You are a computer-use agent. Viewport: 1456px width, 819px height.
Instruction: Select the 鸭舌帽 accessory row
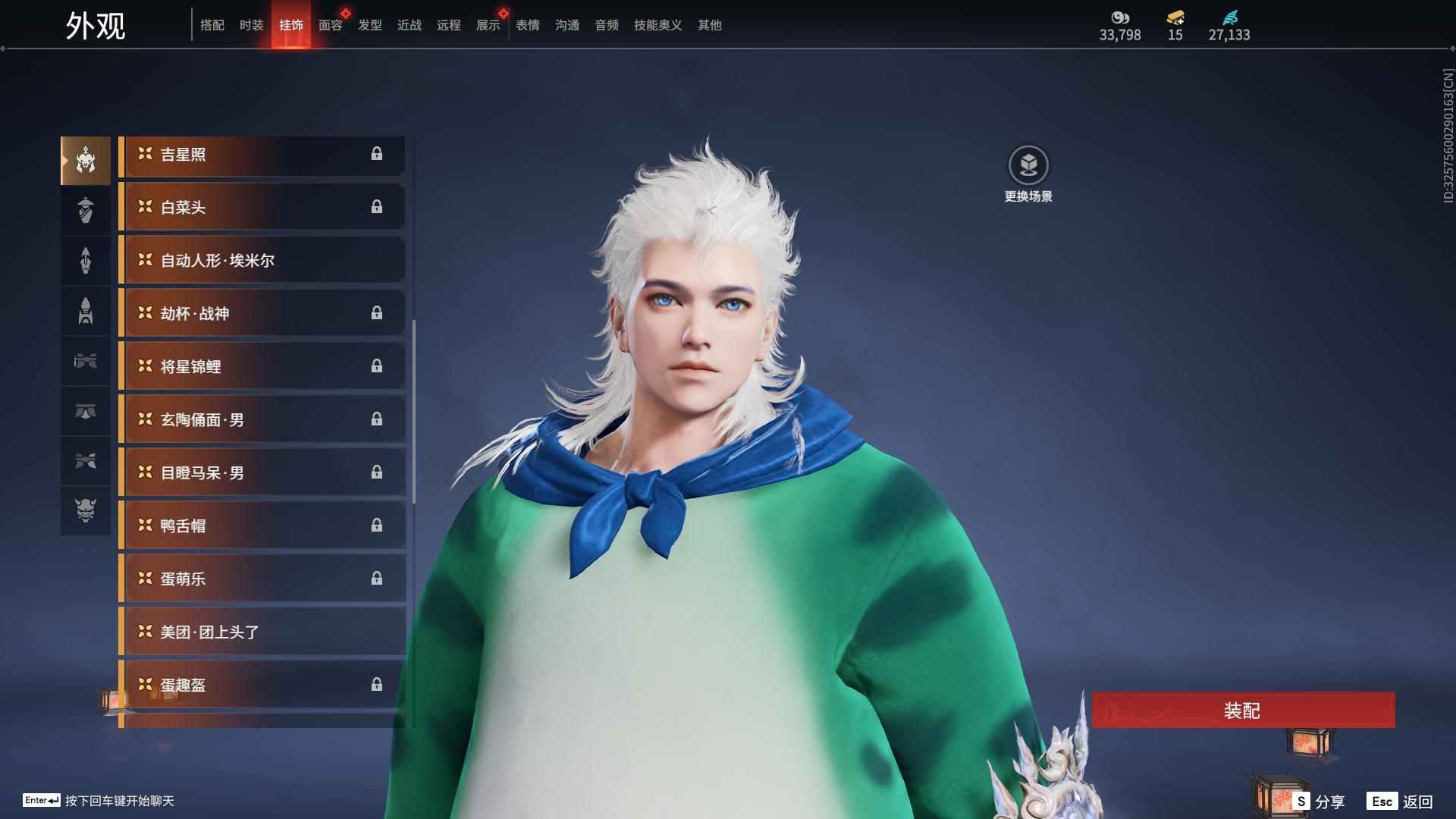tap(262, 526)
